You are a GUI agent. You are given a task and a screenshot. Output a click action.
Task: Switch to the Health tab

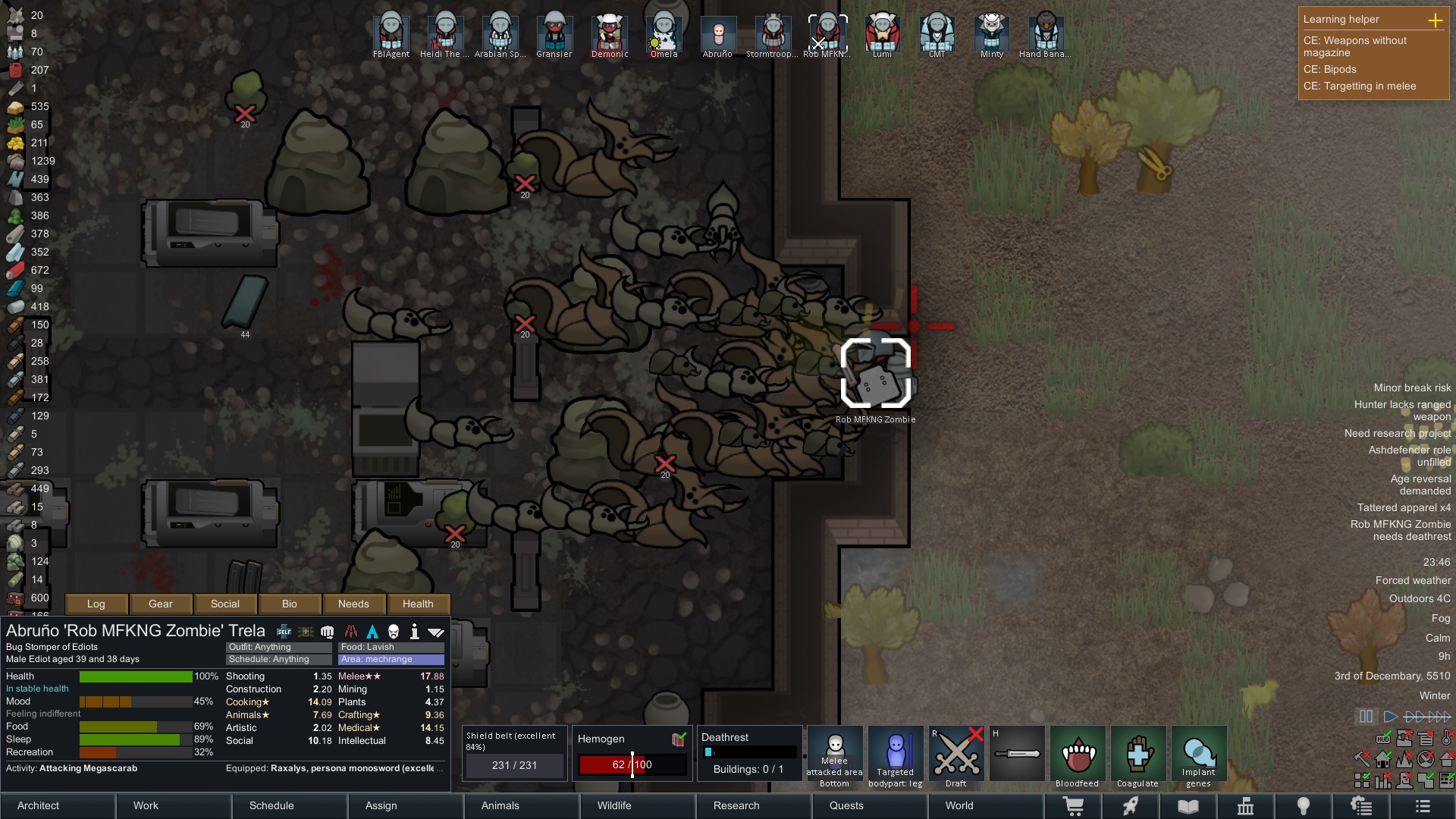[x=418, y=604]
